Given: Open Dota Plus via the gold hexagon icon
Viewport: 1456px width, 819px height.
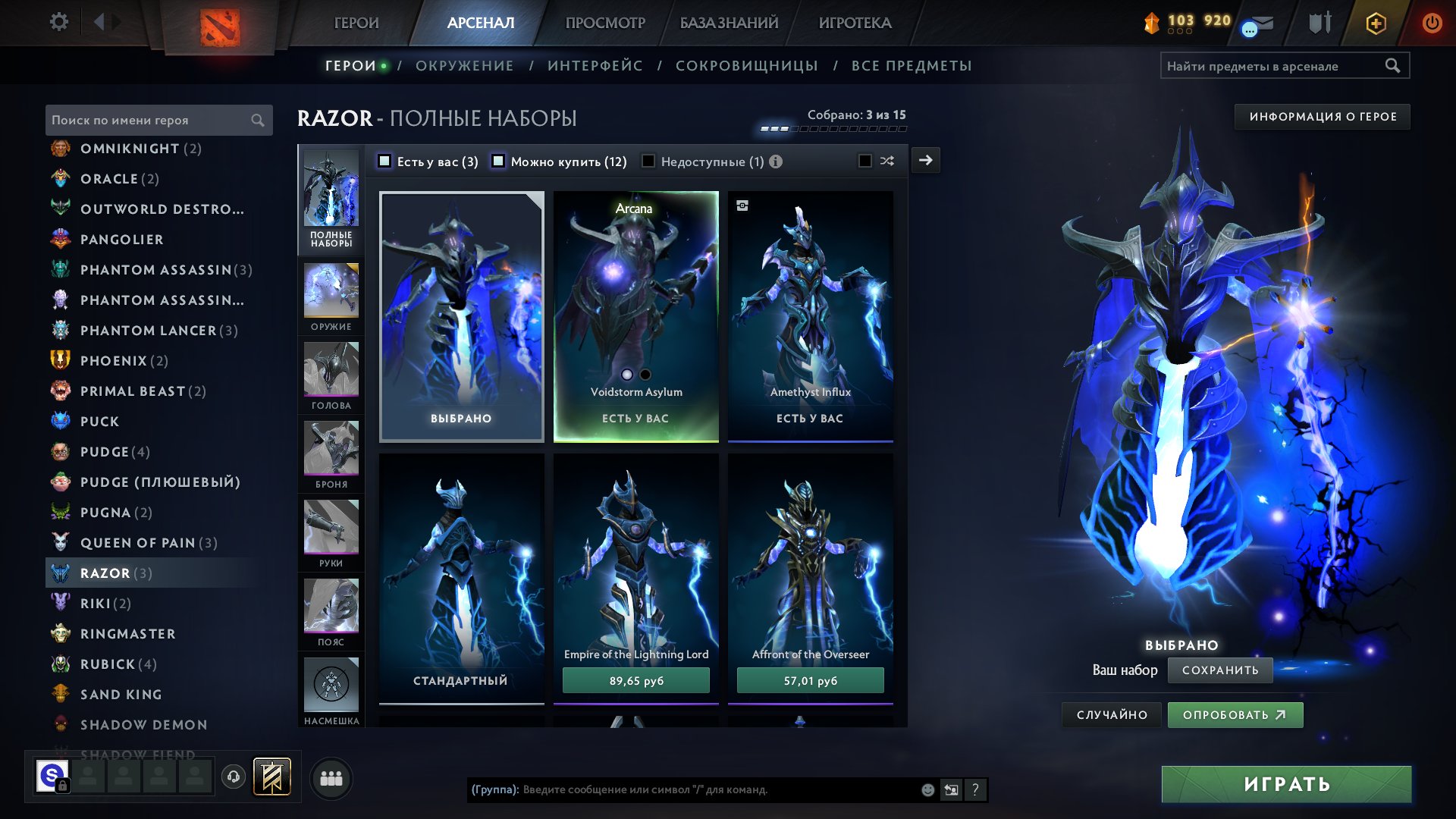Looking at the screenshot, I should (1376, 24).
